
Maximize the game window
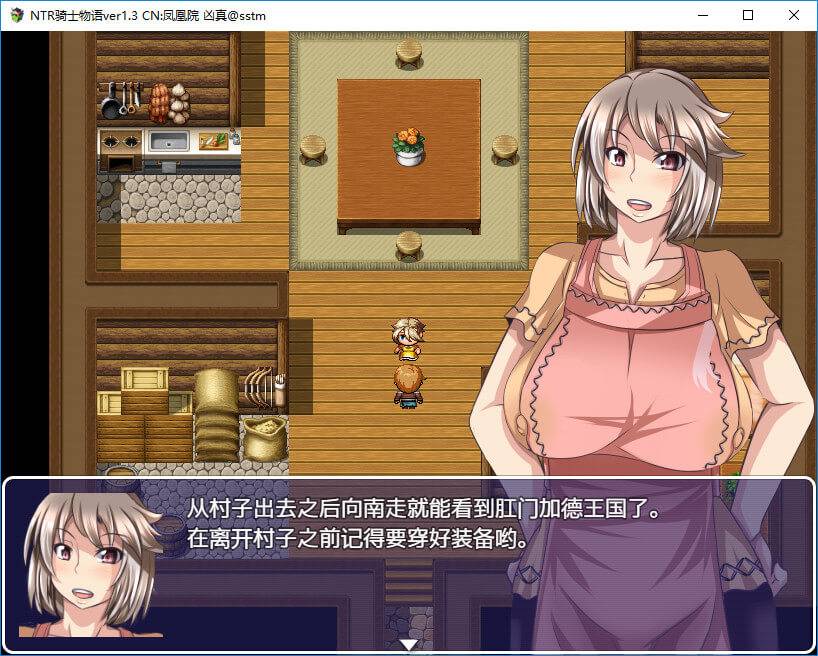748,15
